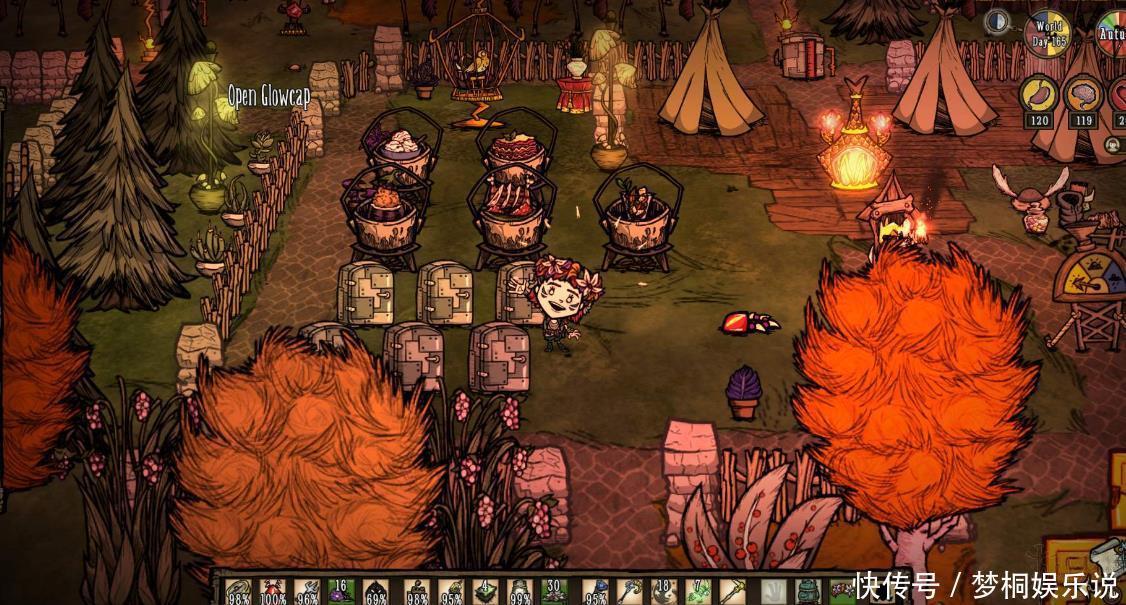Choose the item at 99% durability
The width and height of the screenshot is (1126, 605).
[x=519, y=591]
